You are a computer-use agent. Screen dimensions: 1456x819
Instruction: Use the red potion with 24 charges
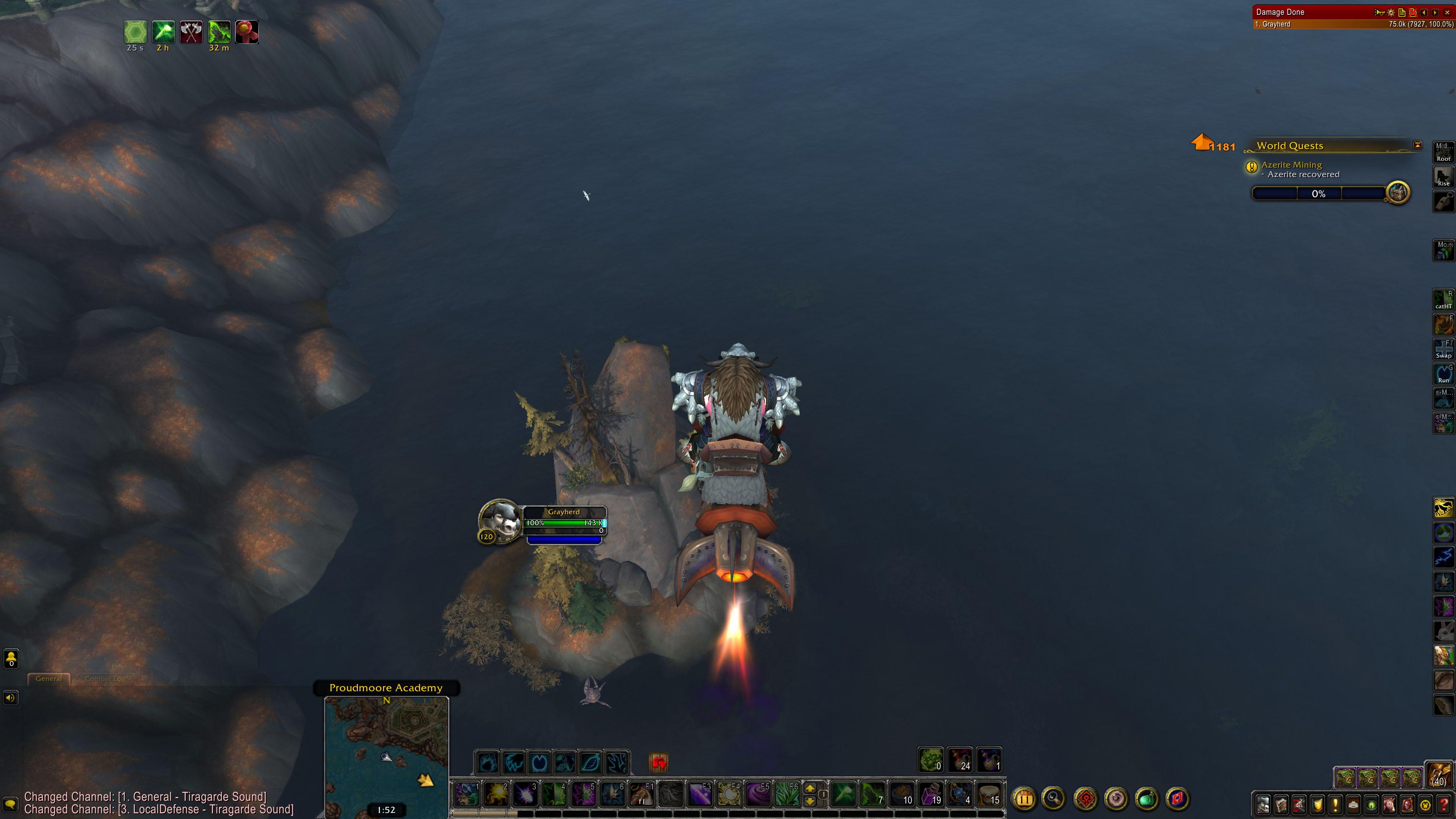click(x=960, y=759)
